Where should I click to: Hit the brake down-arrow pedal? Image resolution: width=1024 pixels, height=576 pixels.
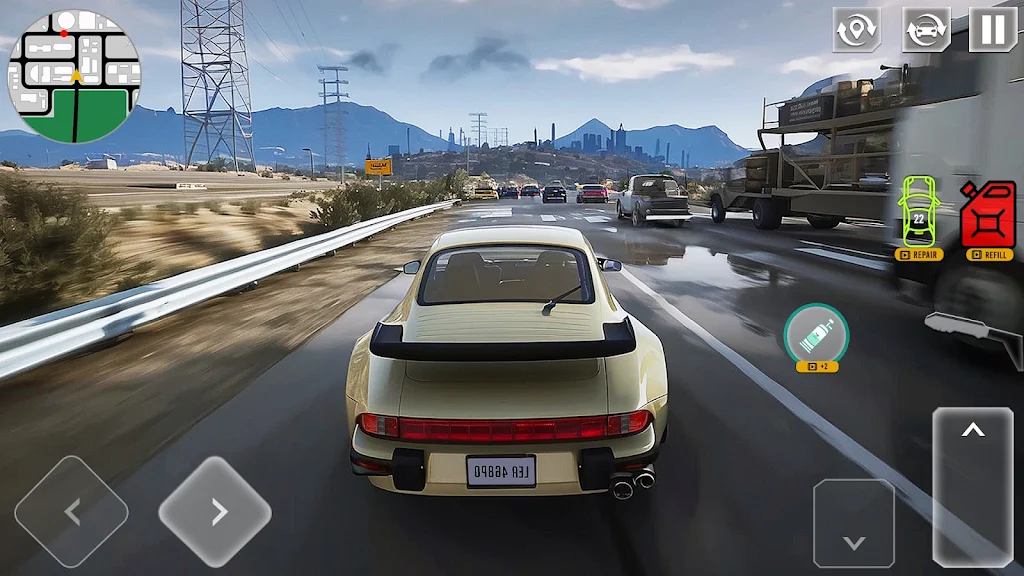pyautogui.click(x=853, y=524)
